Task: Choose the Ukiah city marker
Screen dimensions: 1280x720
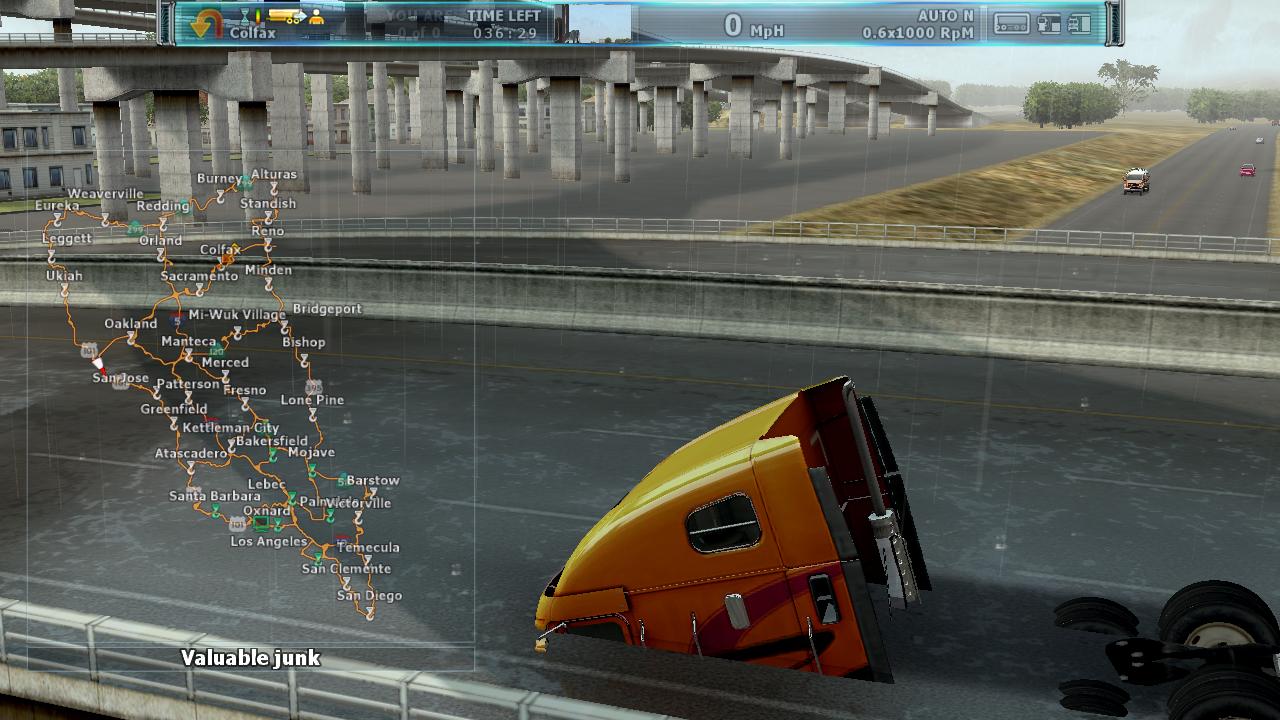Action: [x=64, y=288]
